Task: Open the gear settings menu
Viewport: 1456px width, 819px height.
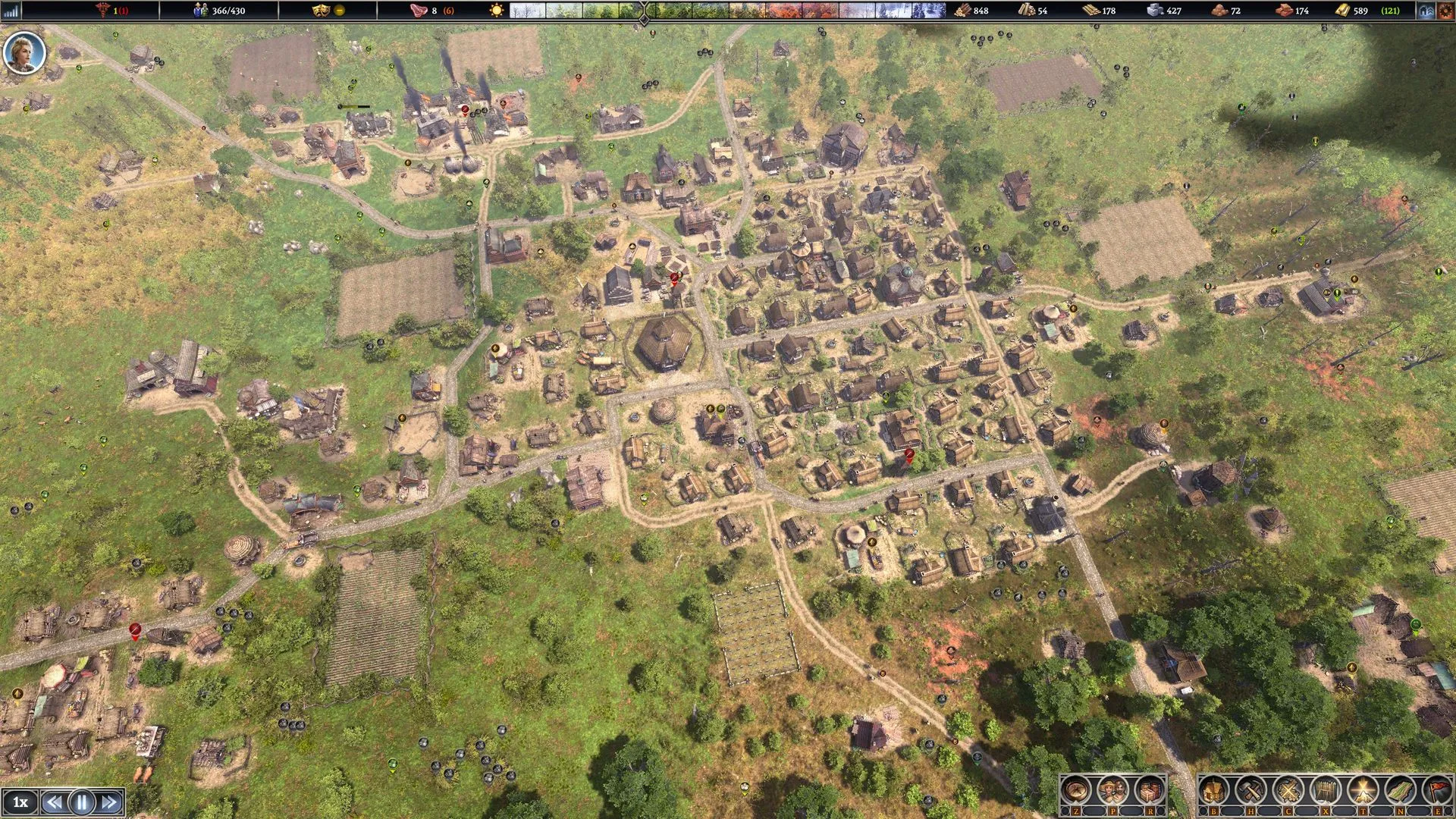Action: coord(1445,11)
